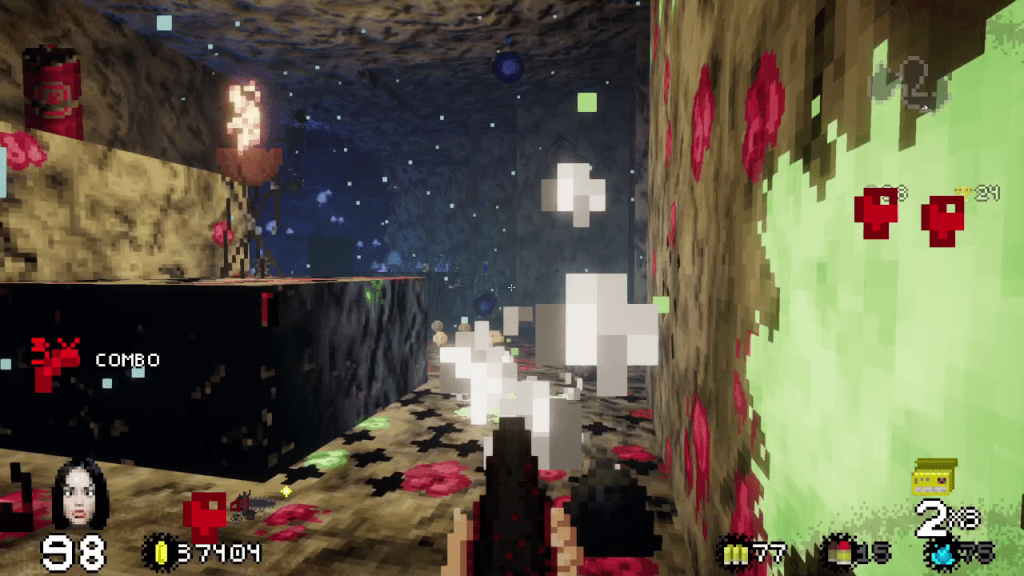
Task: Choose the chainsaw weapon icon
Action: (248, 505)
